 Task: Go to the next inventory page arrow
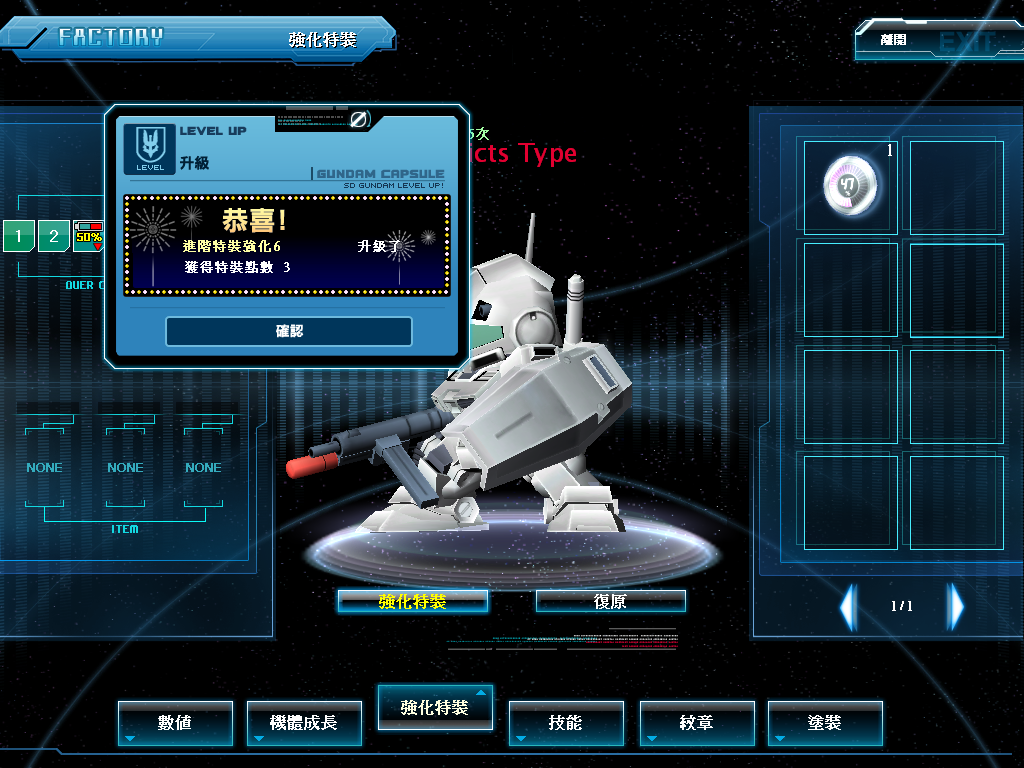coord(956,606)
